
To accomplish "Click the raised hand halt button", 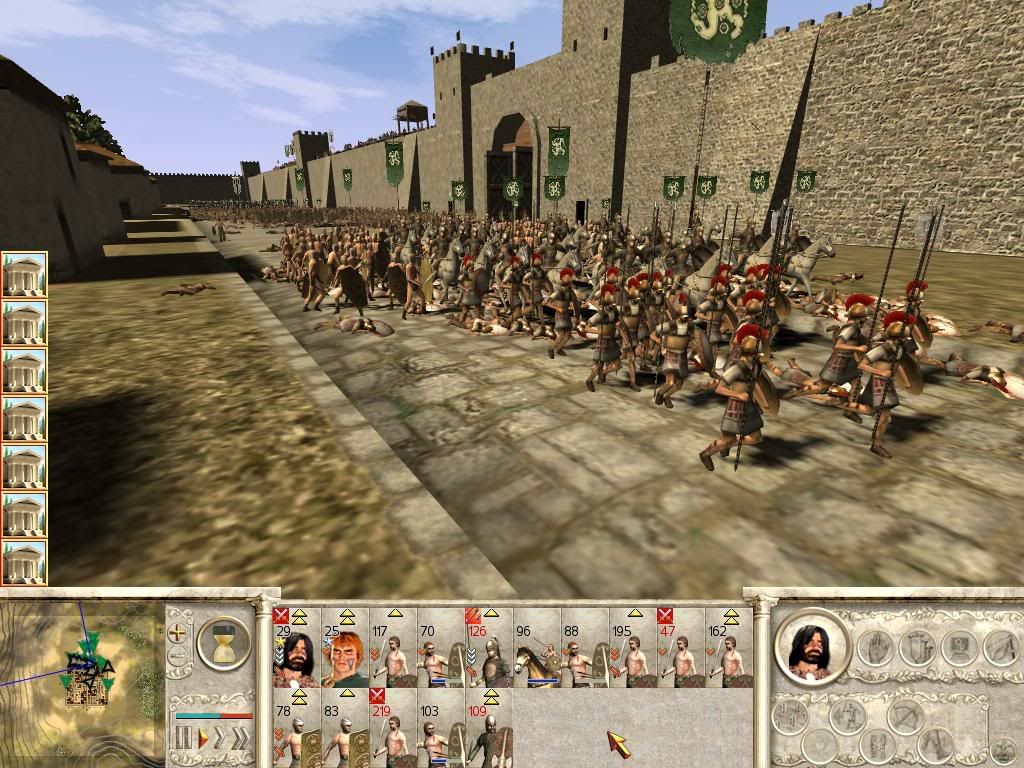I will tap(876, 647).
